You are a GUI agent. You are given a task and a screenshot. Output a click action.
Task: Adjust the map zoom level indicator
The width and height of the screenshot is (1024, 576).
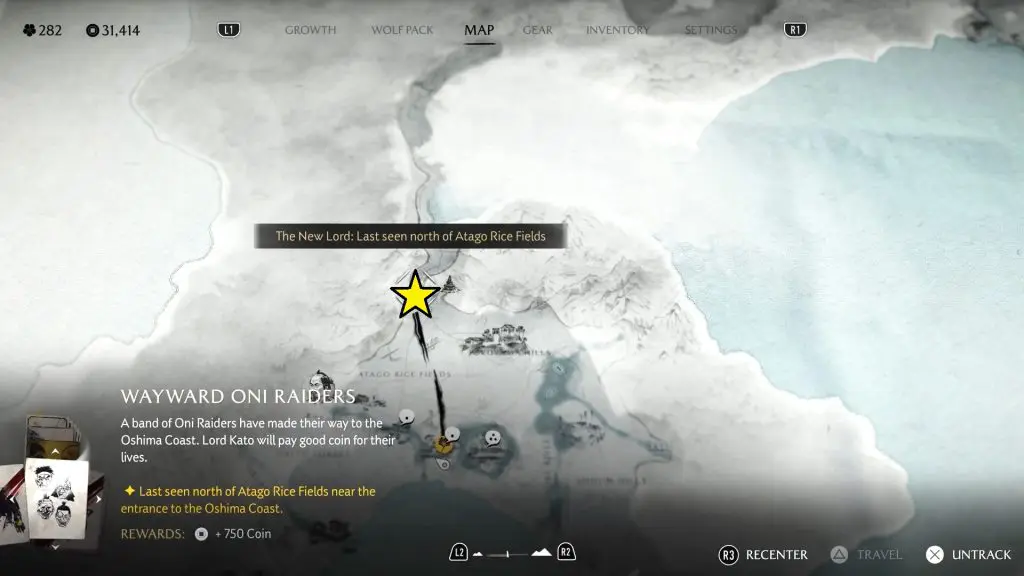tap(512, 553)
